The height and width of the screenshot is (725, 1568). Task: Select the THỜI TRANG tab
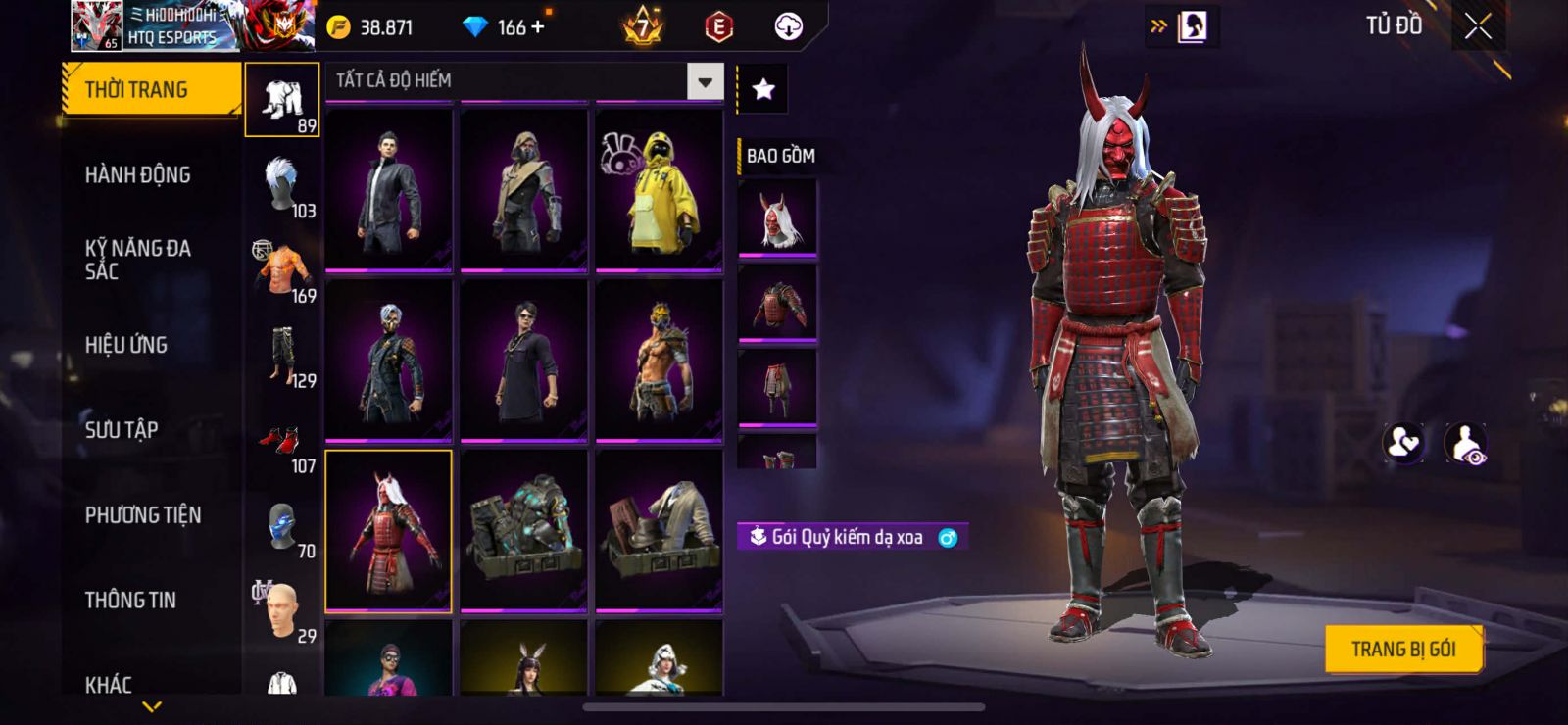click(136, 90)
